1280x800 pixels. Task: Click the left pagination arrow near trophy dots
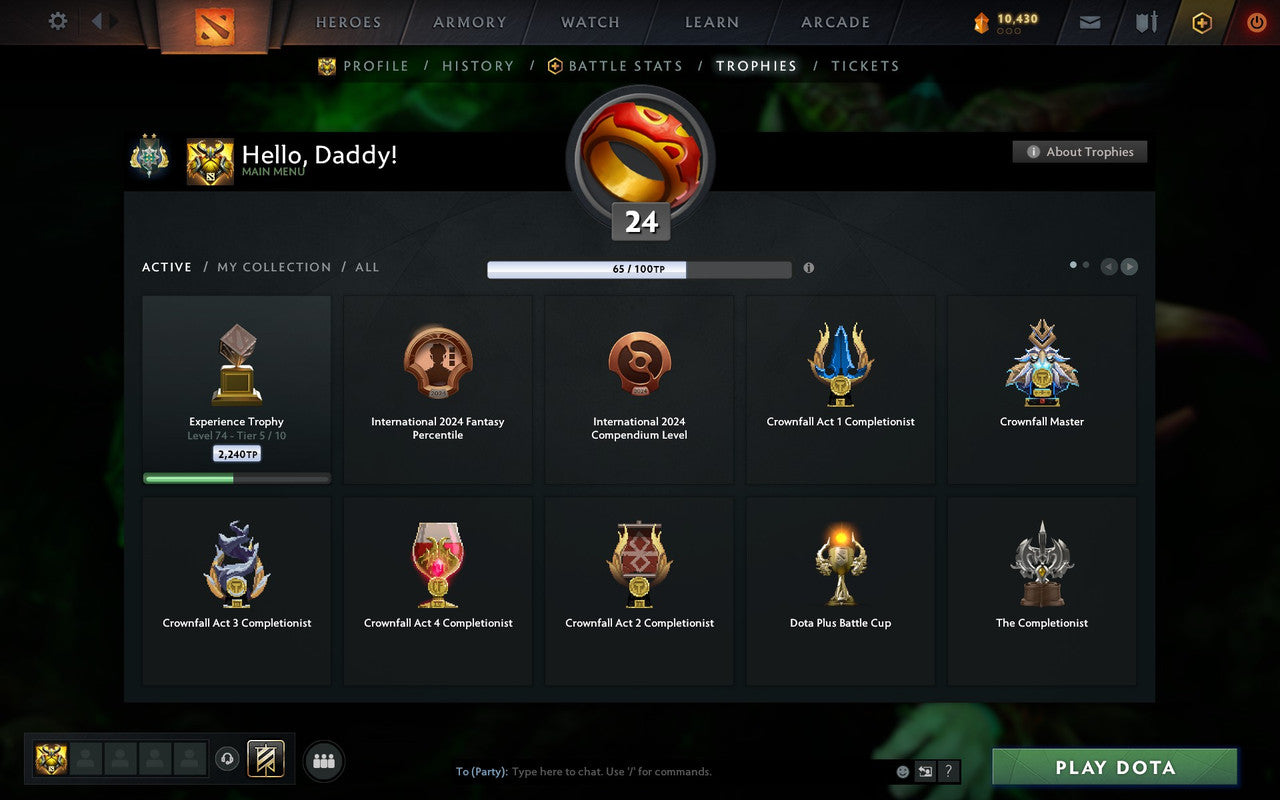[1108, 267]
